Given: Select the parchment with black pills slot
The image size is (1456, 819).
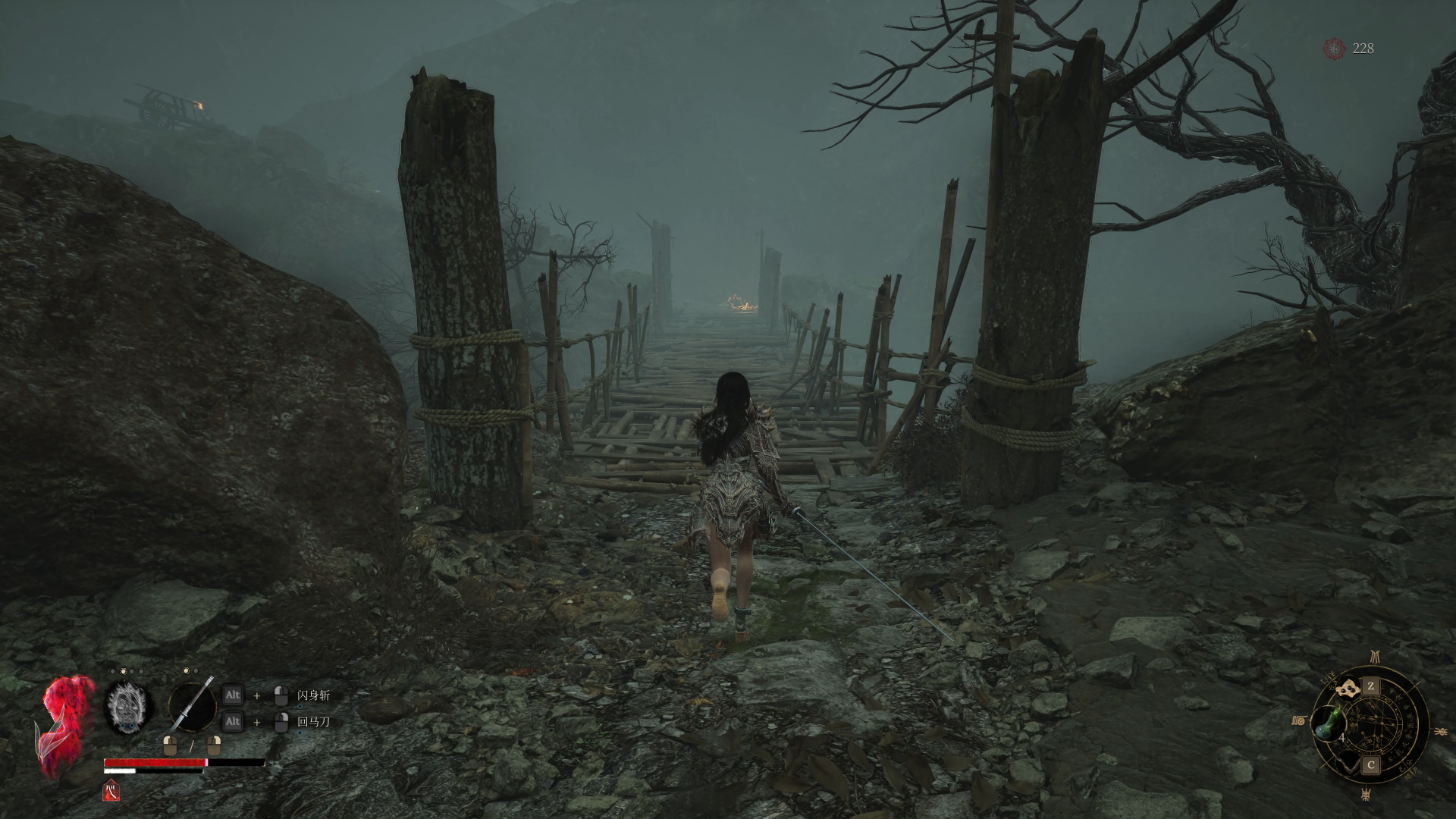Looking at the screenshot, I should [1346, 689].
